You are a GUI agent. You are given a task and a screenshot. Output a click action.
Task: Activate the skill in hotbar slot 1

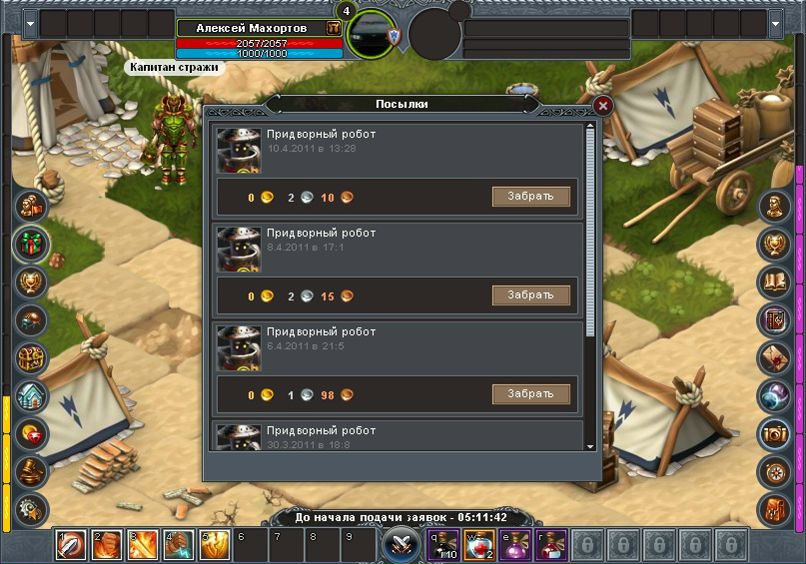71,545
